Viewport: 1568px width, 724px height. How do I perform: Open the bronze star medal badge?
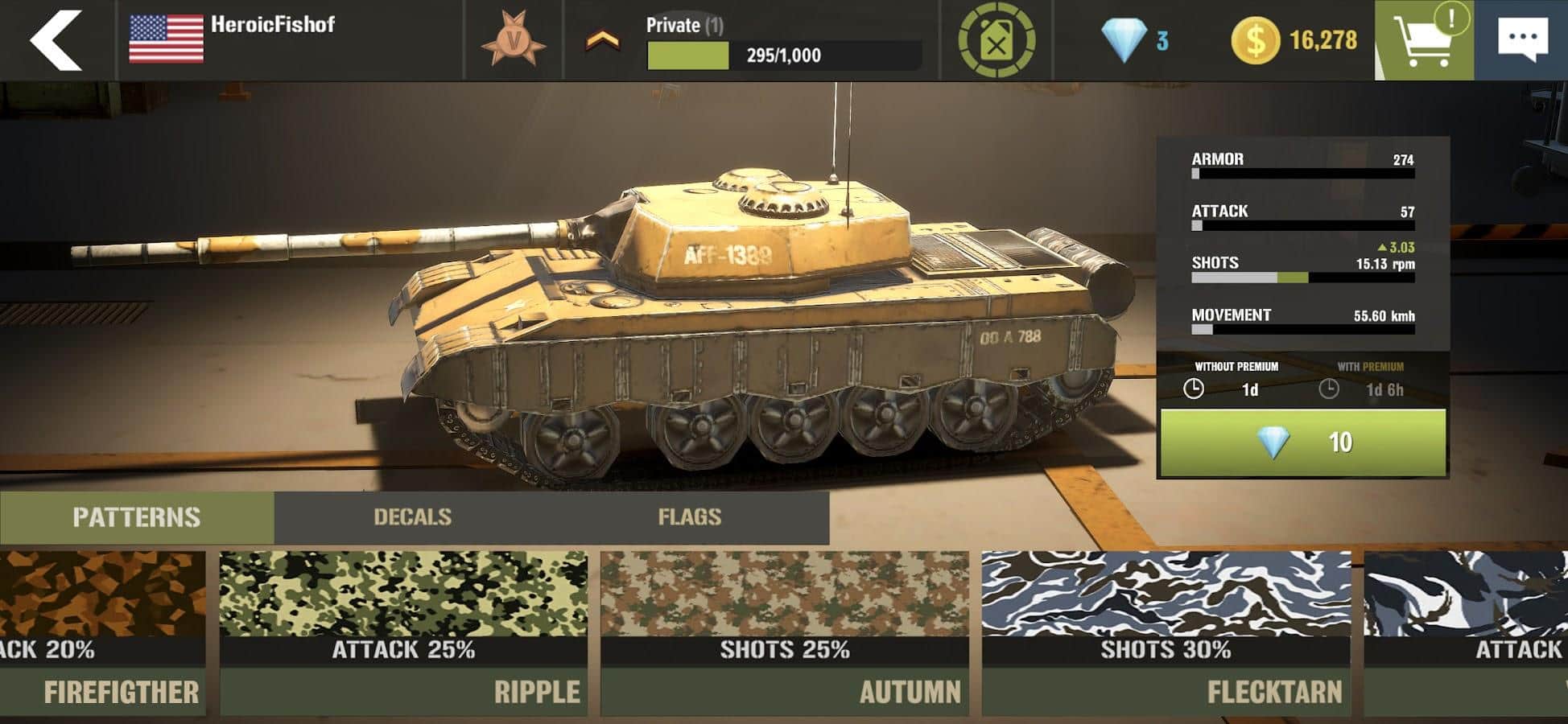coord(514,40)
